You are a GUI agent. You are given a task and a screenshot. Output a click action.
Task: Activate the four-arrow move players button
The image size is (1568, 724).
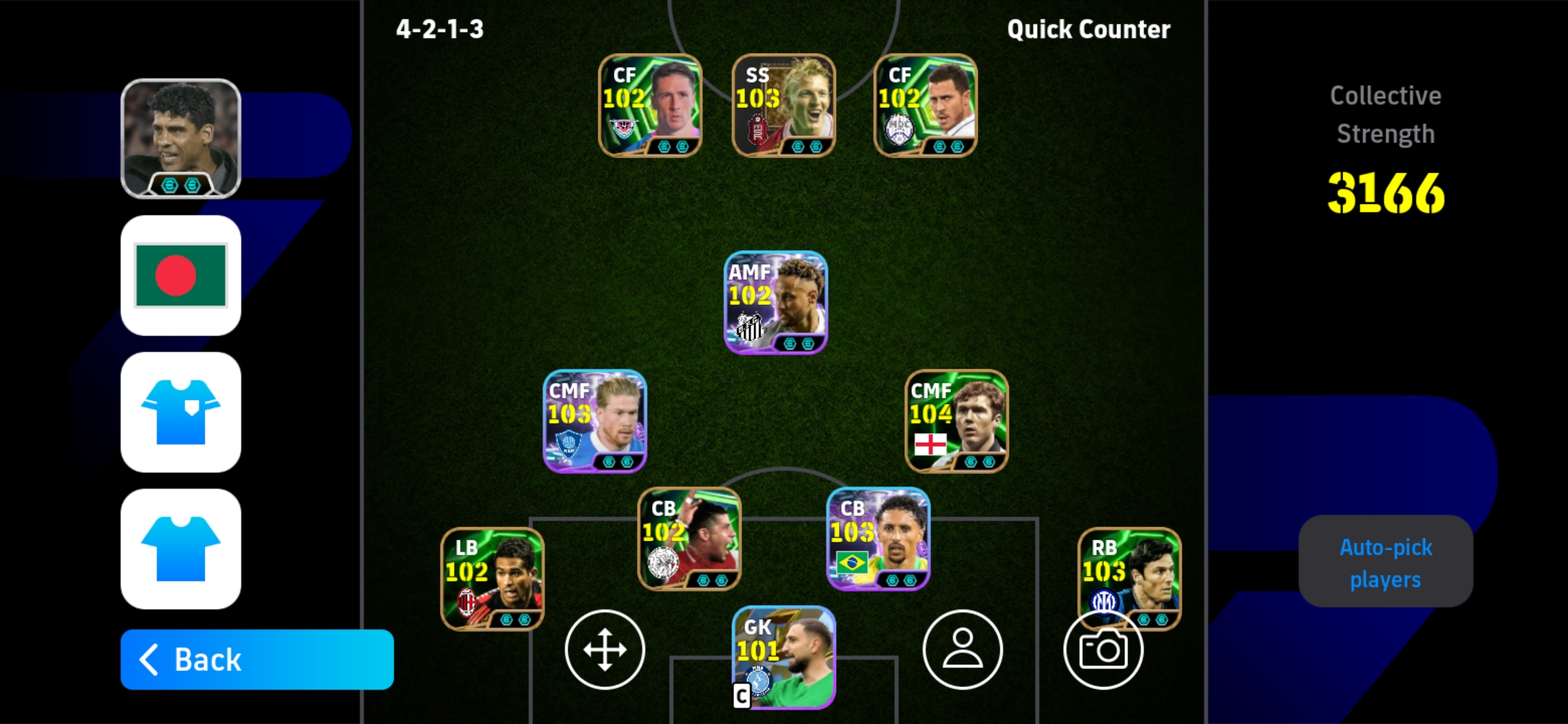tap(604, 650)
